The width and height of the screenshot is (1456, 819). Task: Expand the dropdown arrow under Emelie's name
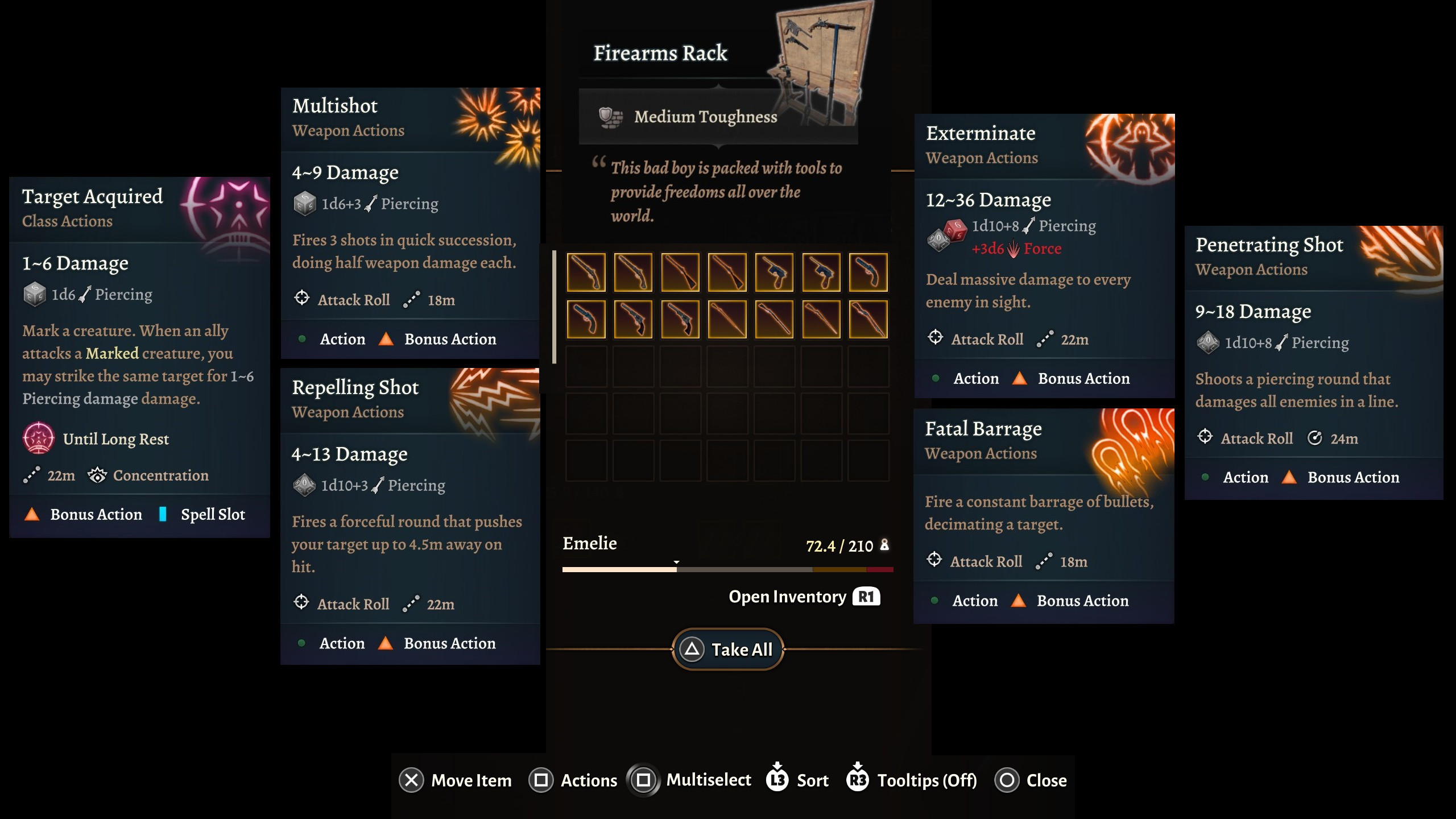pos(676,562)
